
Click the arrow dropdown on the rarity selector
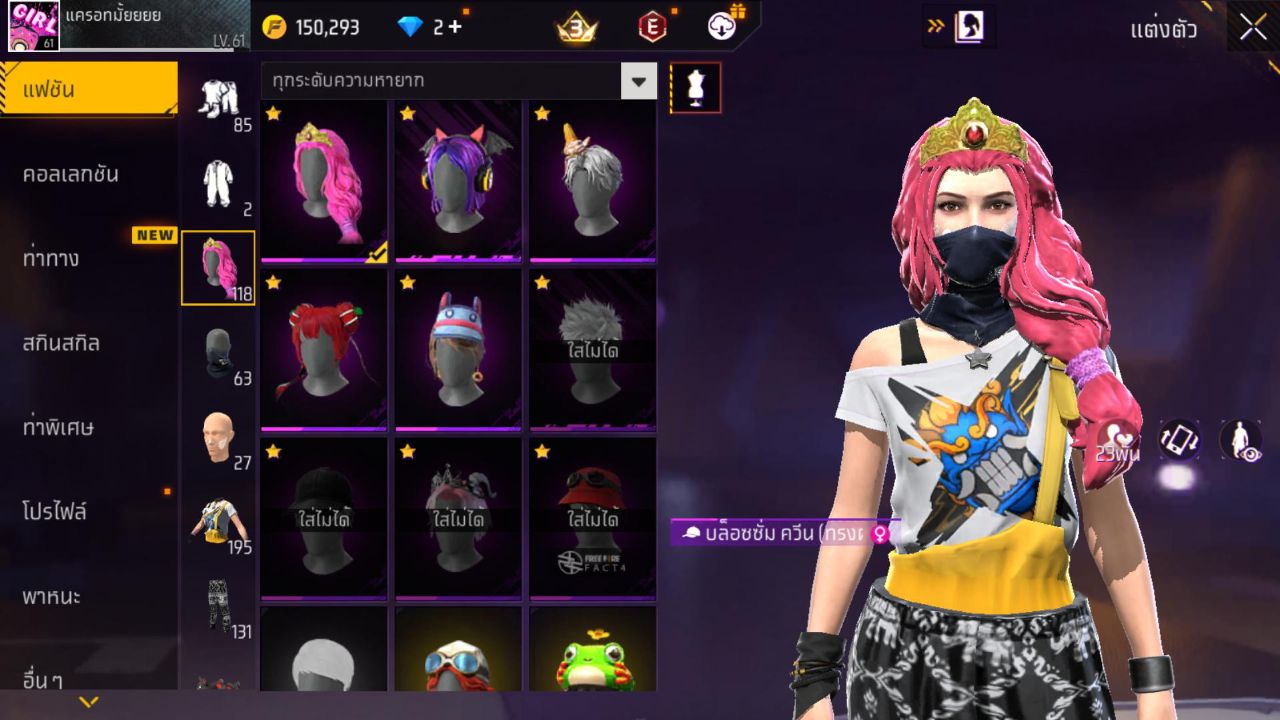point(638,81)
